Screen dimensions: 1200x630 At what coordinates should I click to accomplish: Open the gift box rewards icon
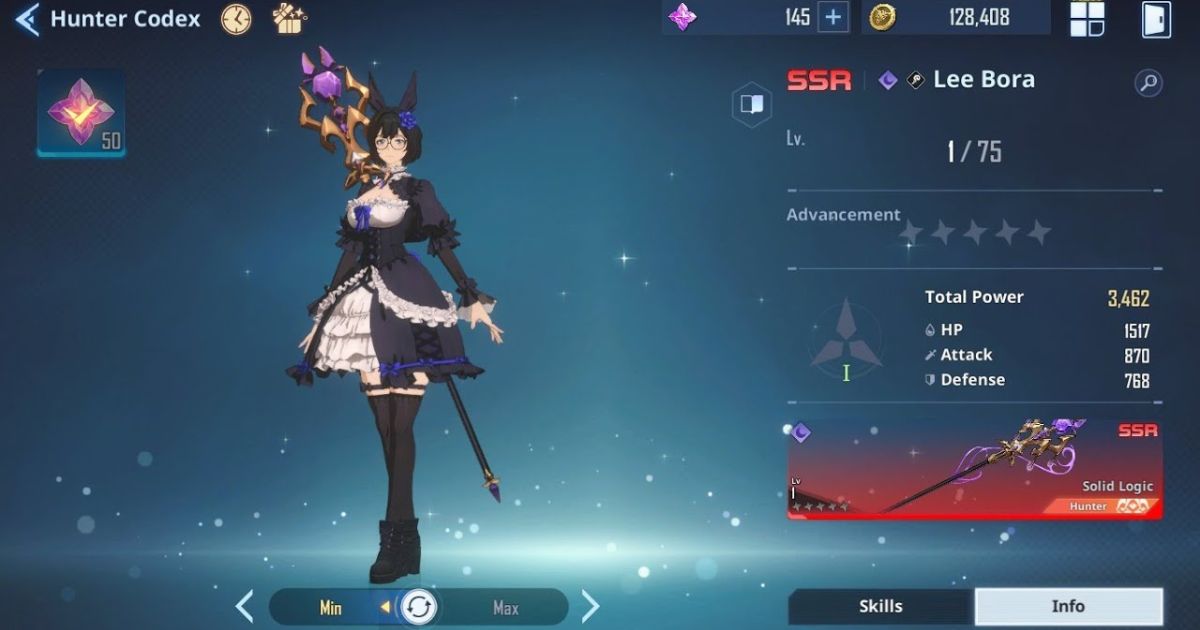click(x=290, y=18)
